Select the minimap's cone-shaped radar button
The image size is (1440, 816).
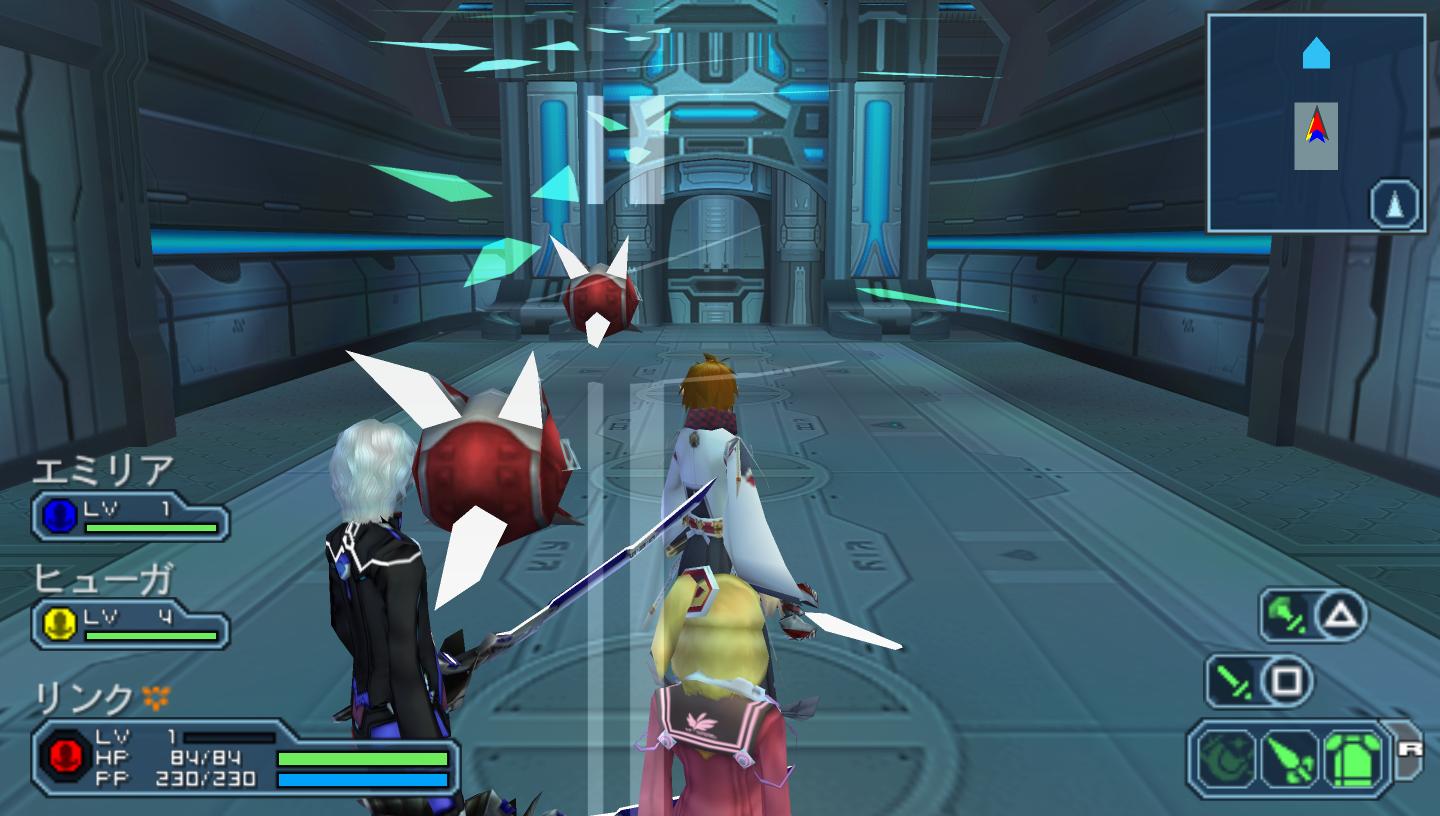1394,206
